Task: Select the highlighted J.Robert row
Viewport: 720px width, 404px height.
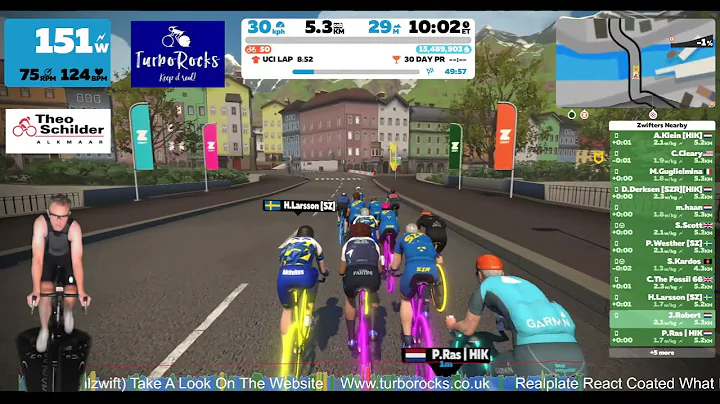Action: [662, 319]
